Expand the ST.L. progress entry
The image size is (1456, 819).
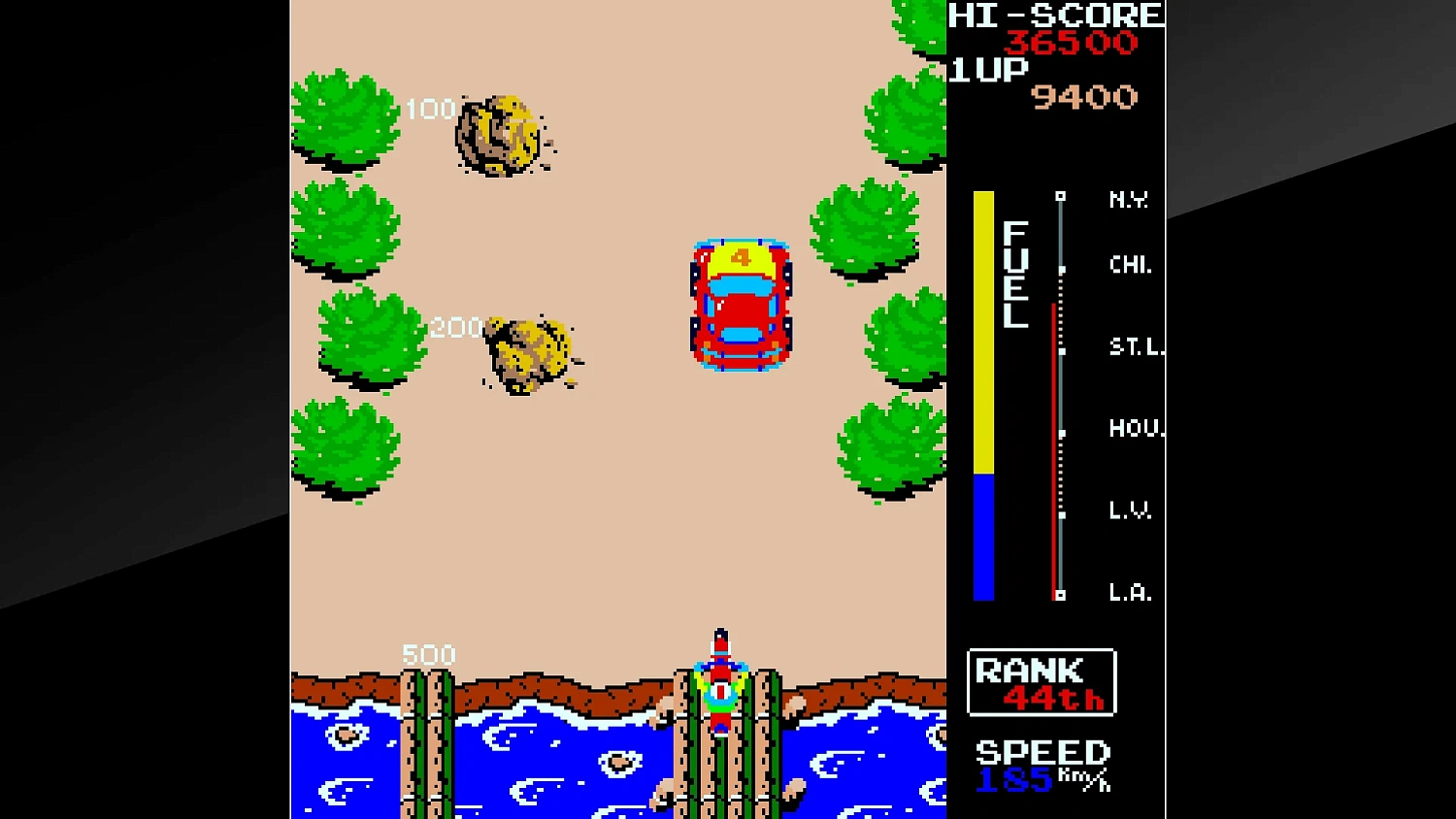pyautogui.click(x=1063, y=348)
